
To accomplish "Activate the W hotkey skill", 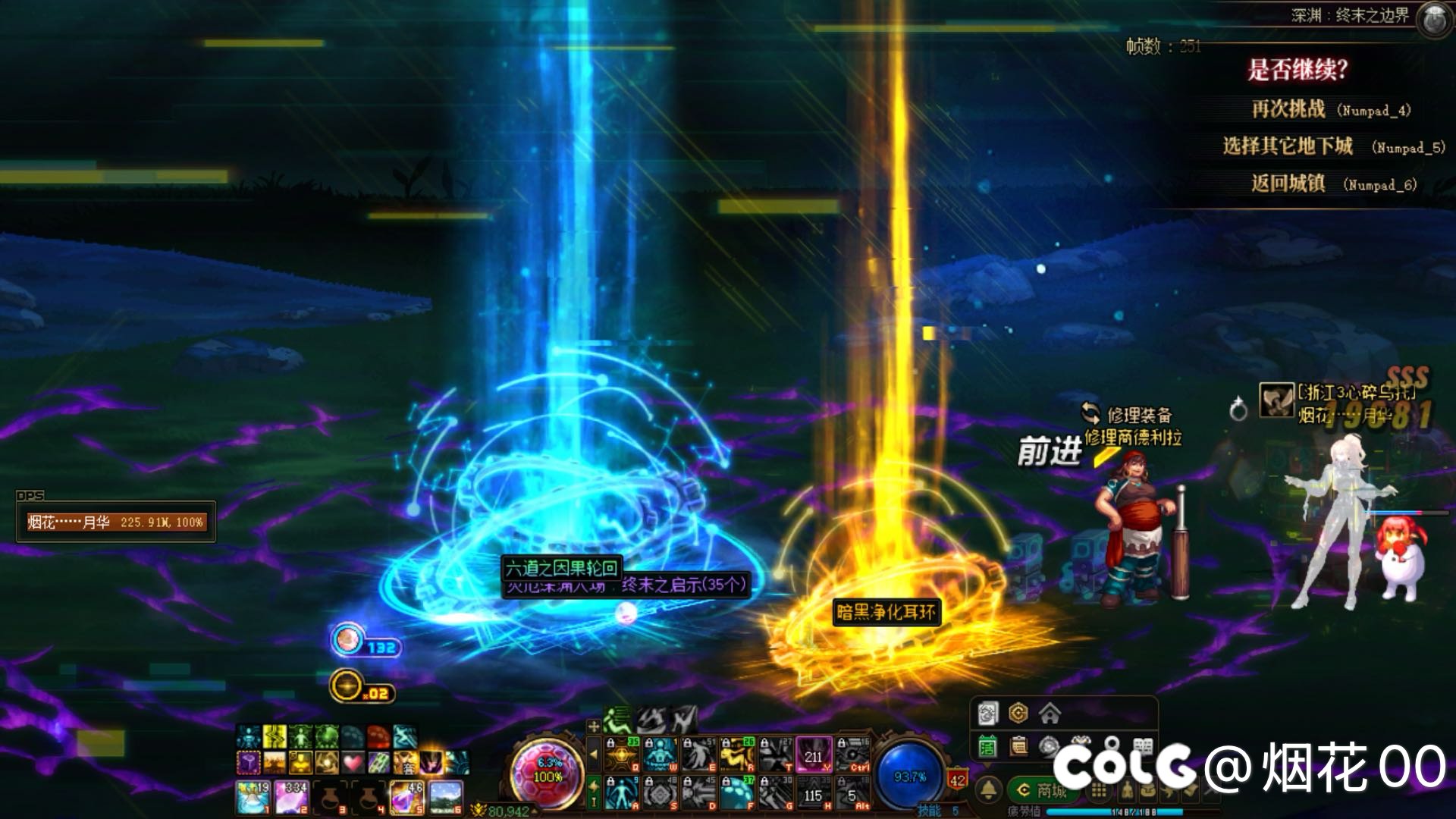I will [x=661, y=754].
